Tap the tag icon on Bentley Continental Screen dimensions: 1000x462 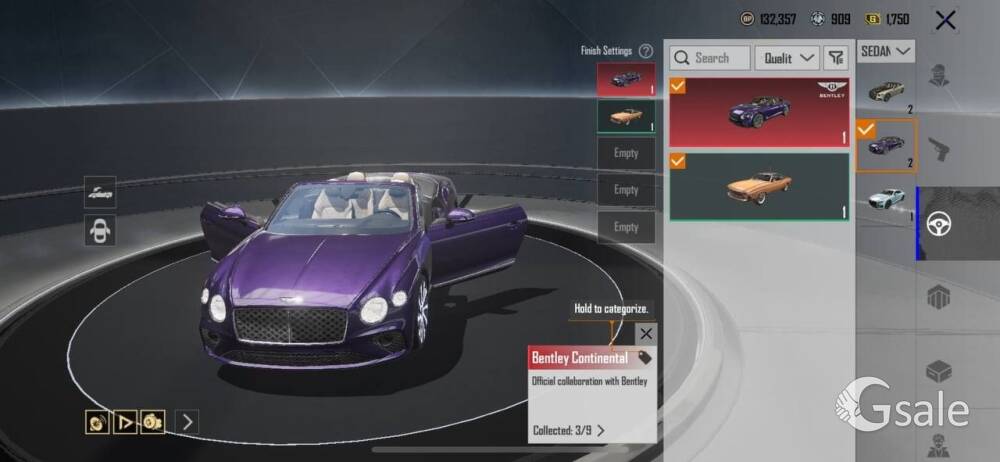(x=645, y=358)
